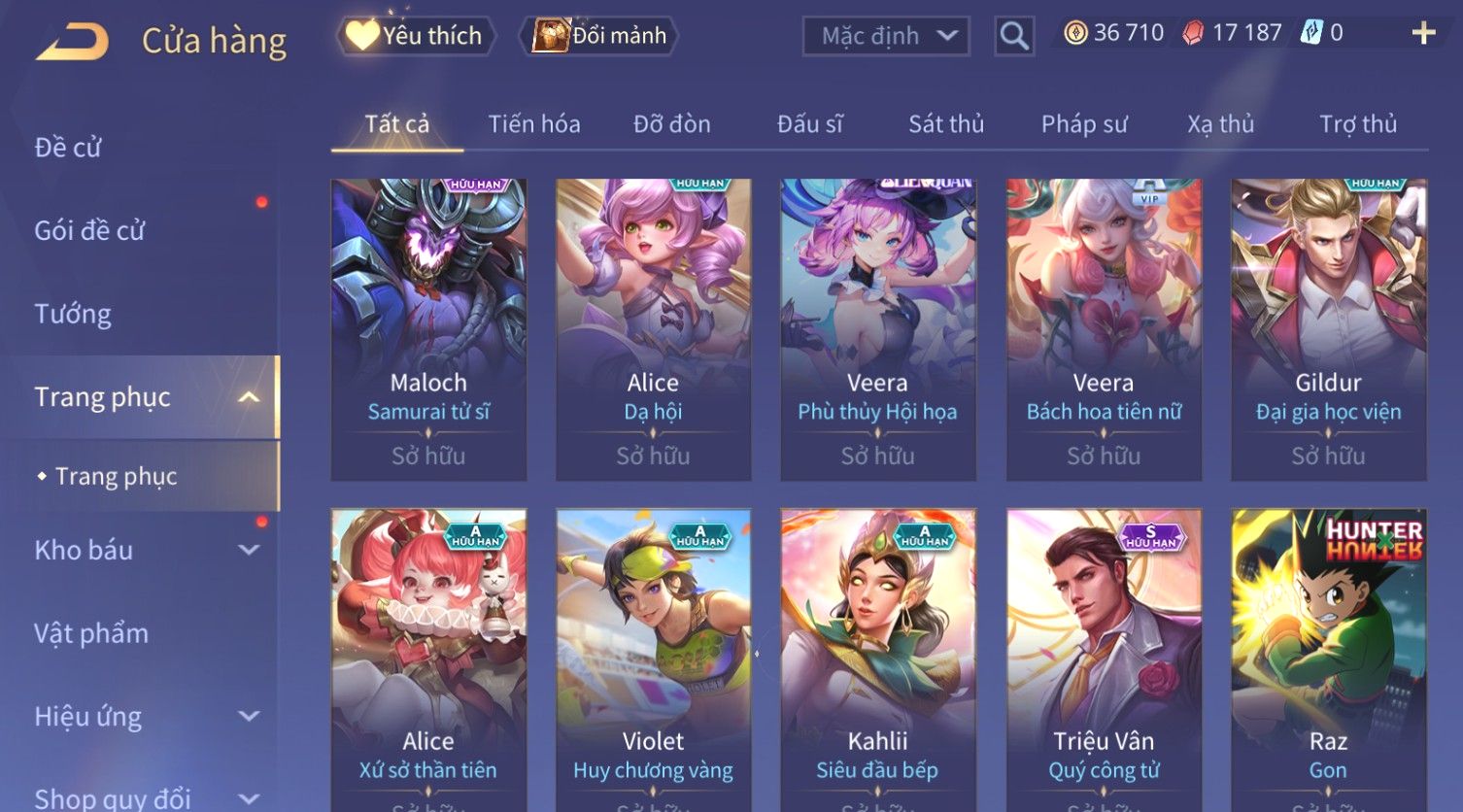Show the Sát thủ category
The width and height of the screenshot is (1463, 812).
click(x=946, y=124)
